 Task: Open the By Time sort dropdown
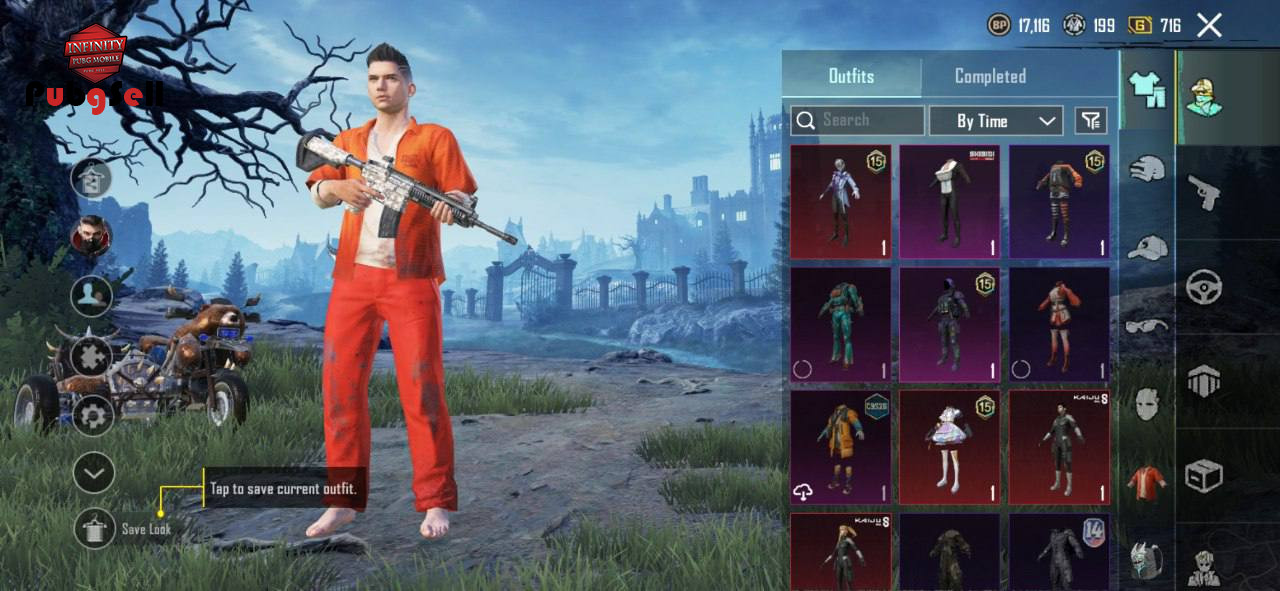pos(995,121)
